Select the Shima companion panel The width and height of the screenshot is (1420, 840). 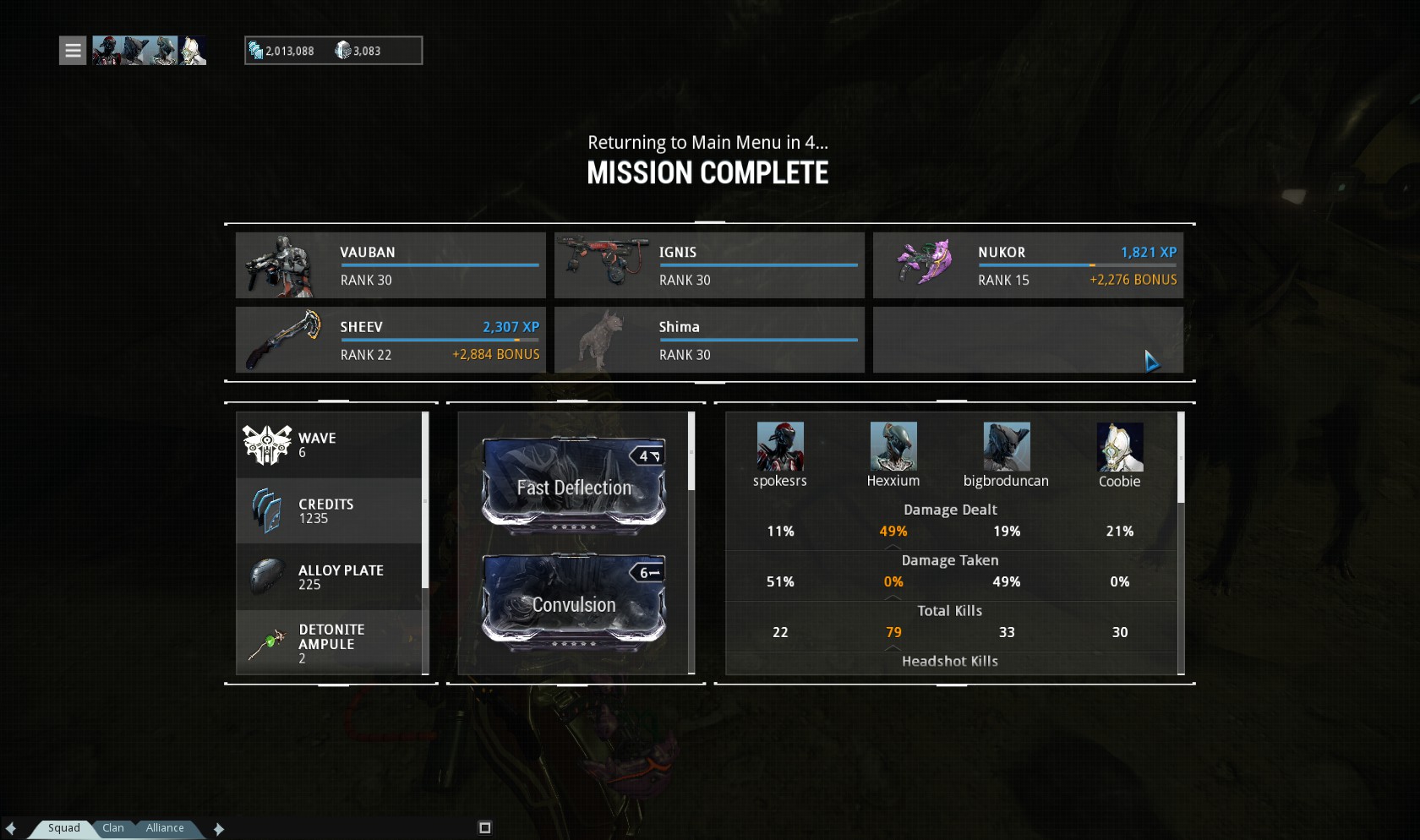tap(709, 340)
